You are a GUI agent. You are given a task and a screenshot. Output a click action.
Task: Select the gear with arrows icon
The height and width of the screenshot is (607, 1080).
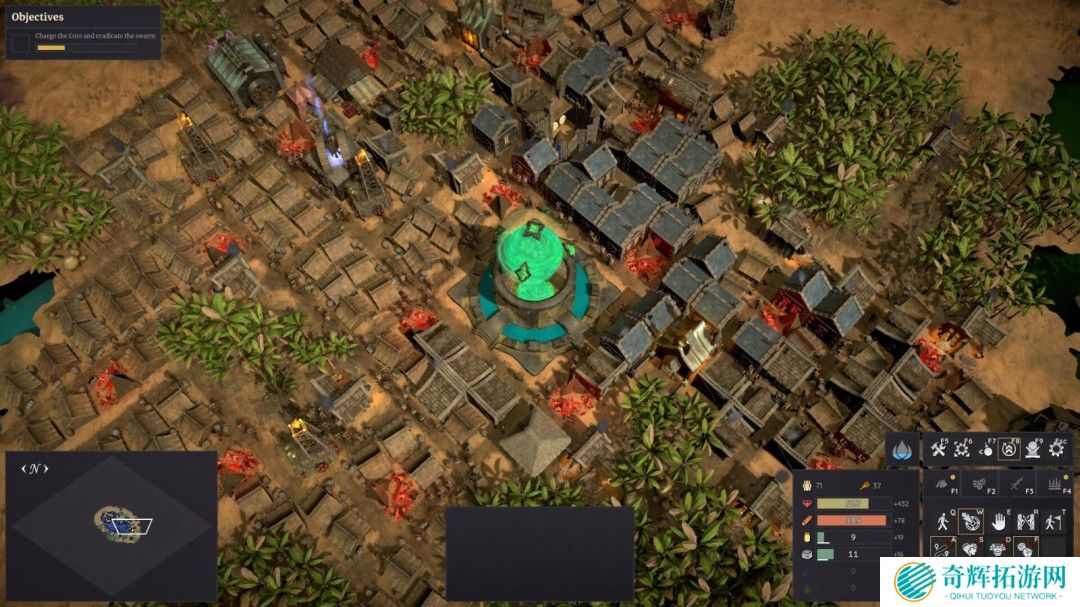pos(963,449)
